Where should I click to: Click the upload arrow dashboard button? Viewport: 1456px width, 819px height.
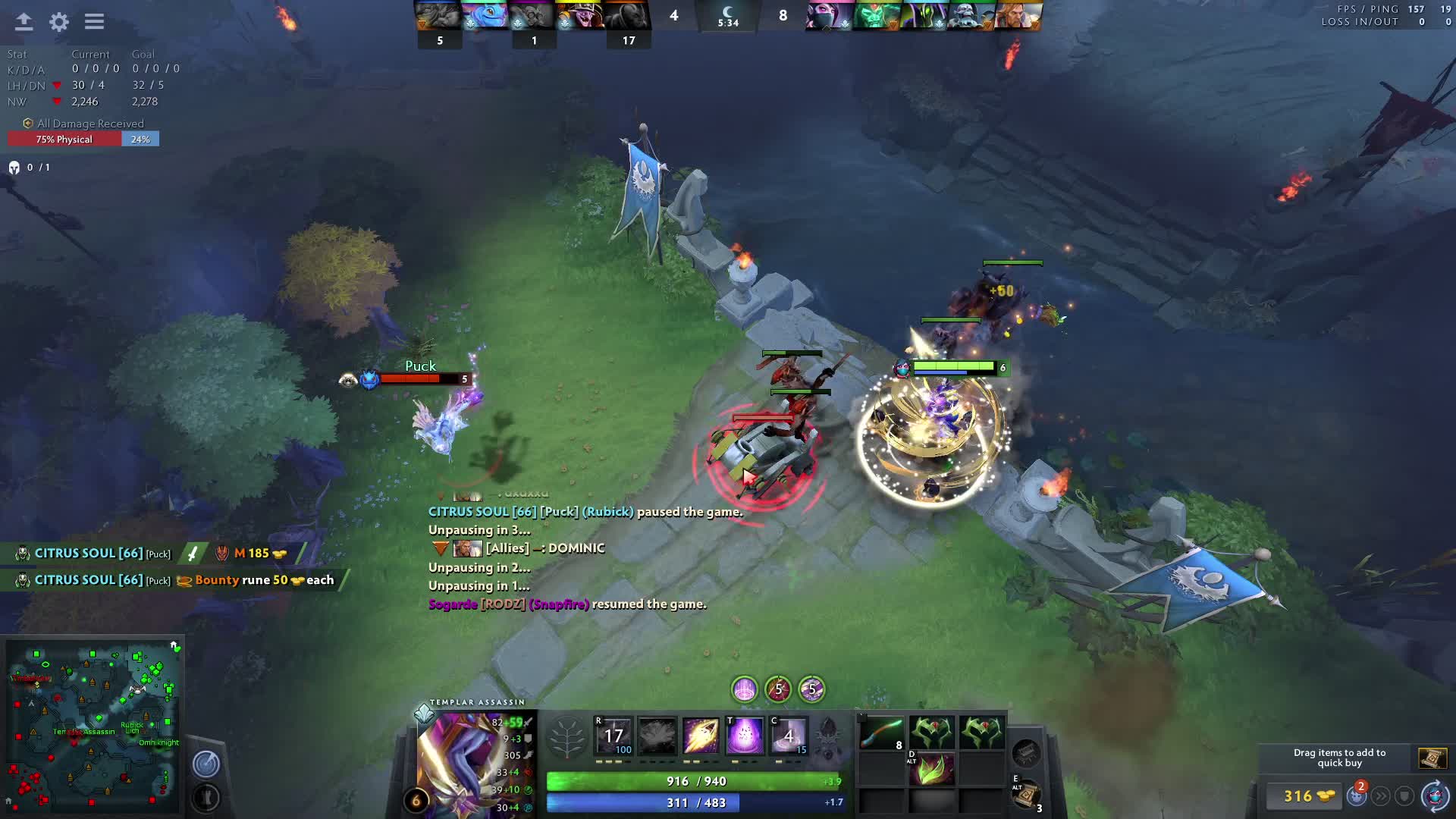[24, 22]
